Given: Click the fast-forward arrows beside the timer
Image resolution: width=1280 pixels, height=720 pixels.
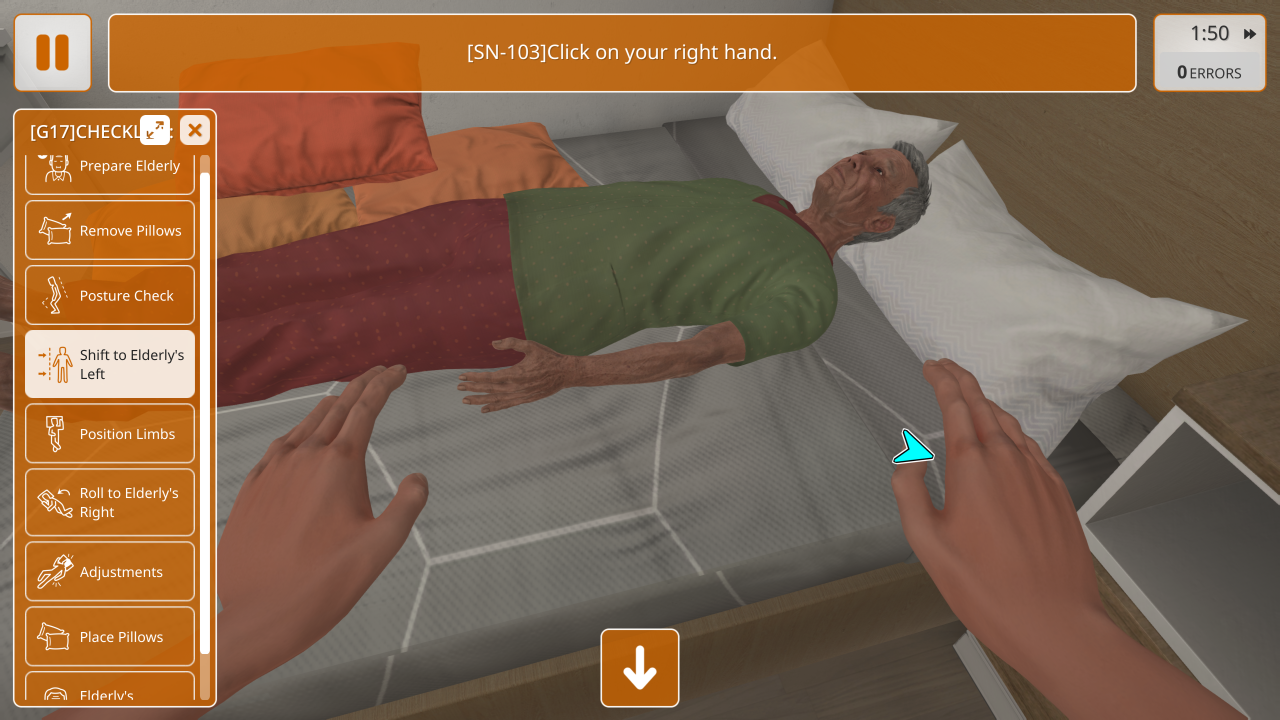Looking at the screenshot, I should 1250,34.
